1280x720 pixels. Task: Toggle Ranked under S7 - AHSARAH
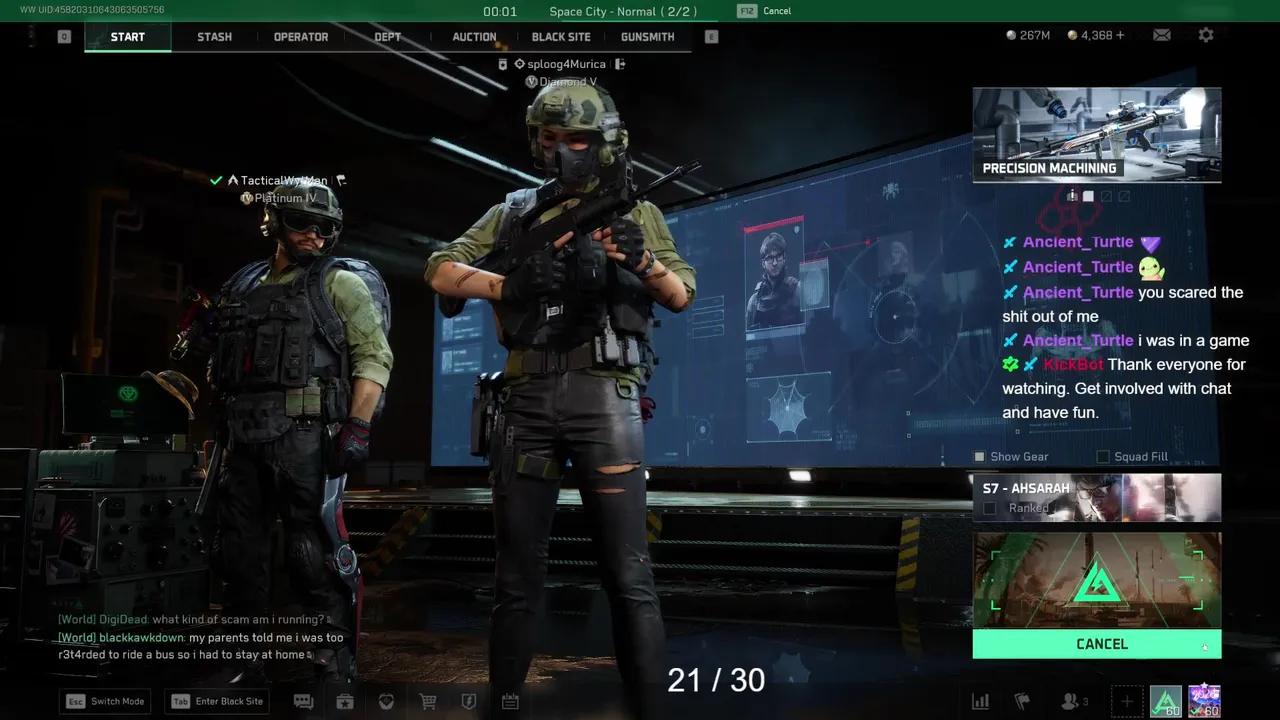point(989,508)
